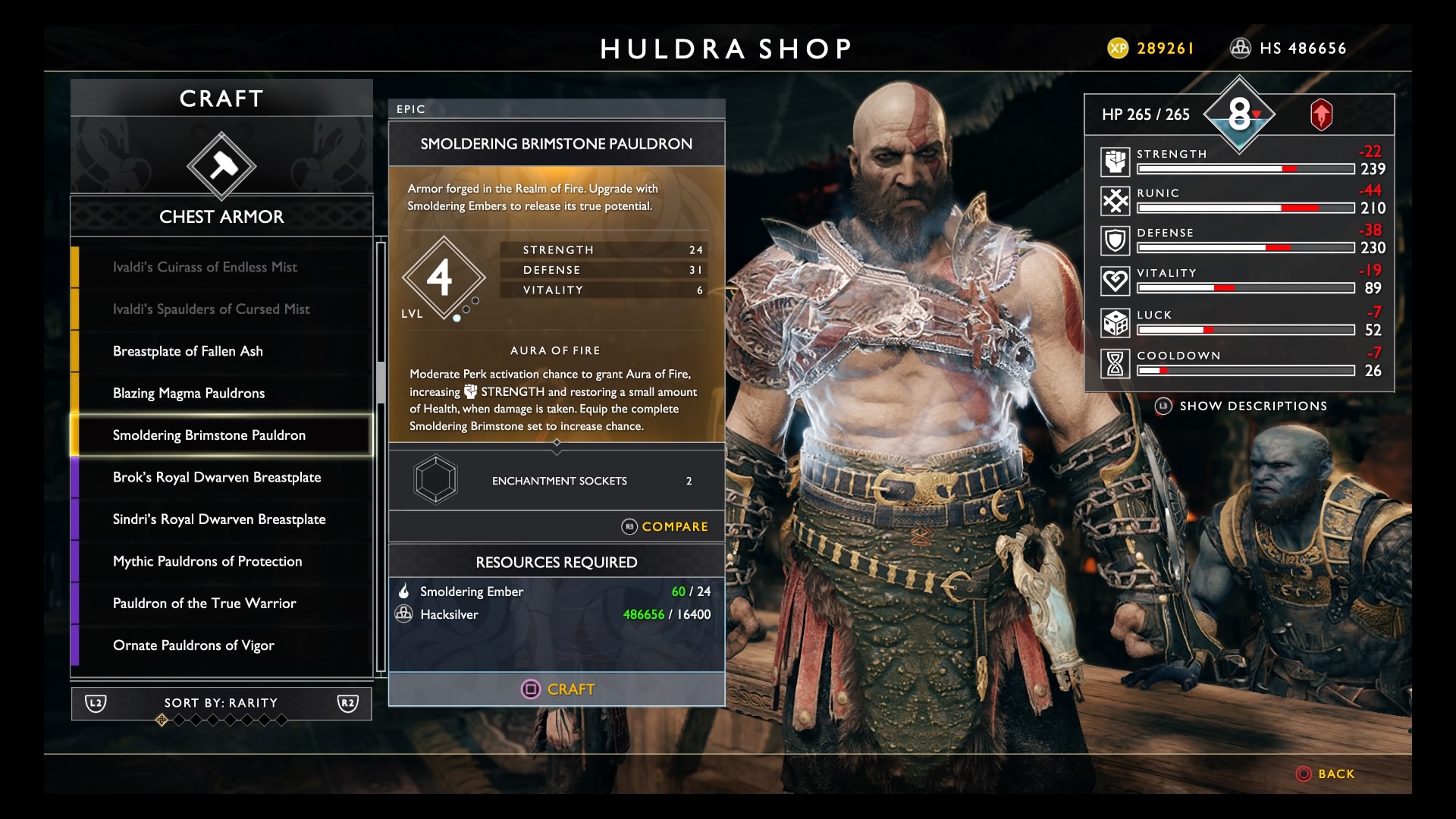Image resolution: width=1456 pixels, height=819 pixels.
Task: Choose Brok's Royal Dwarven Breastplate
Action: (217, 477)
